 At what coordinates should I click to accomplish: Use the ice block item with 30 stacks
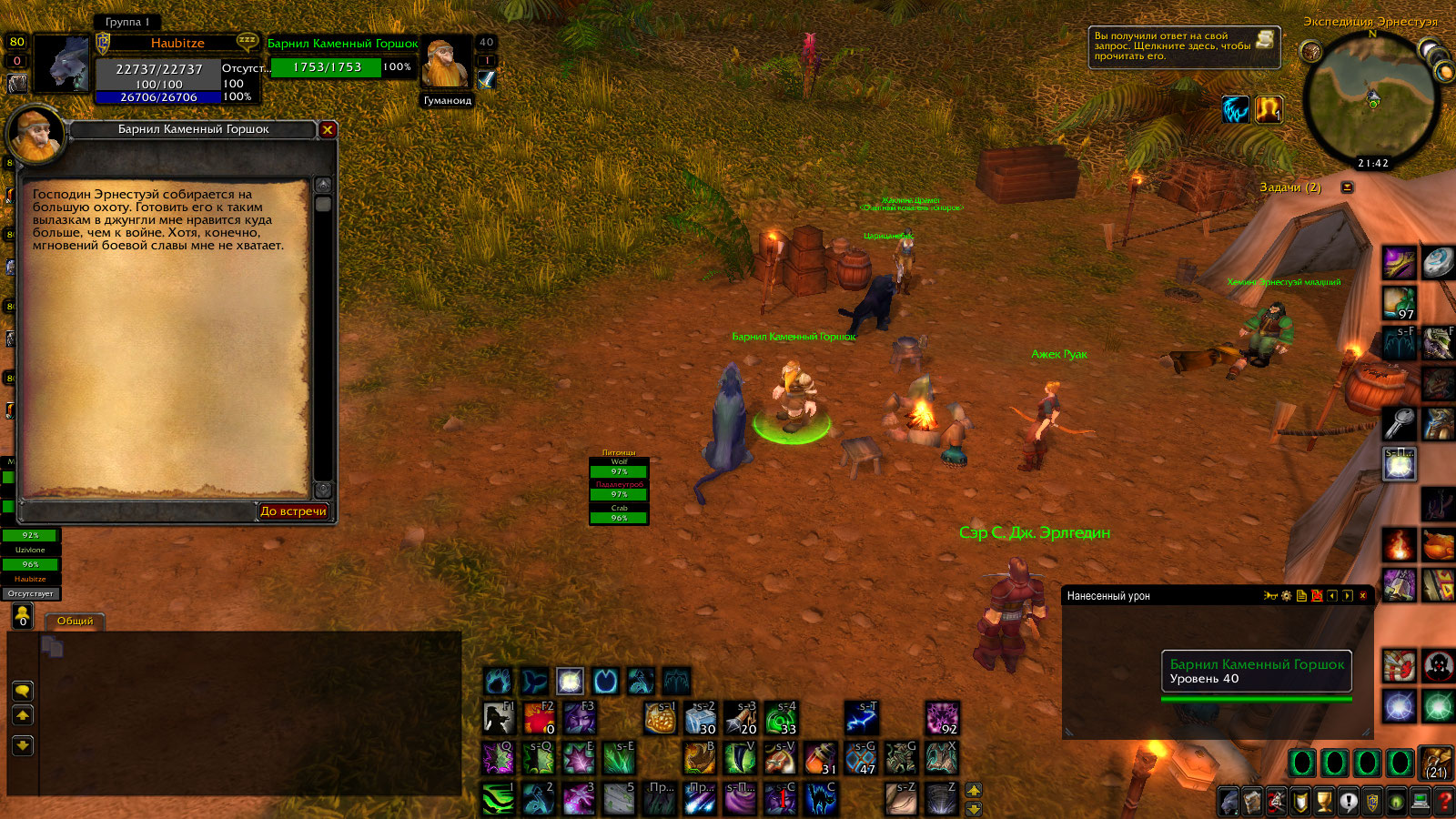click(701, 718)
